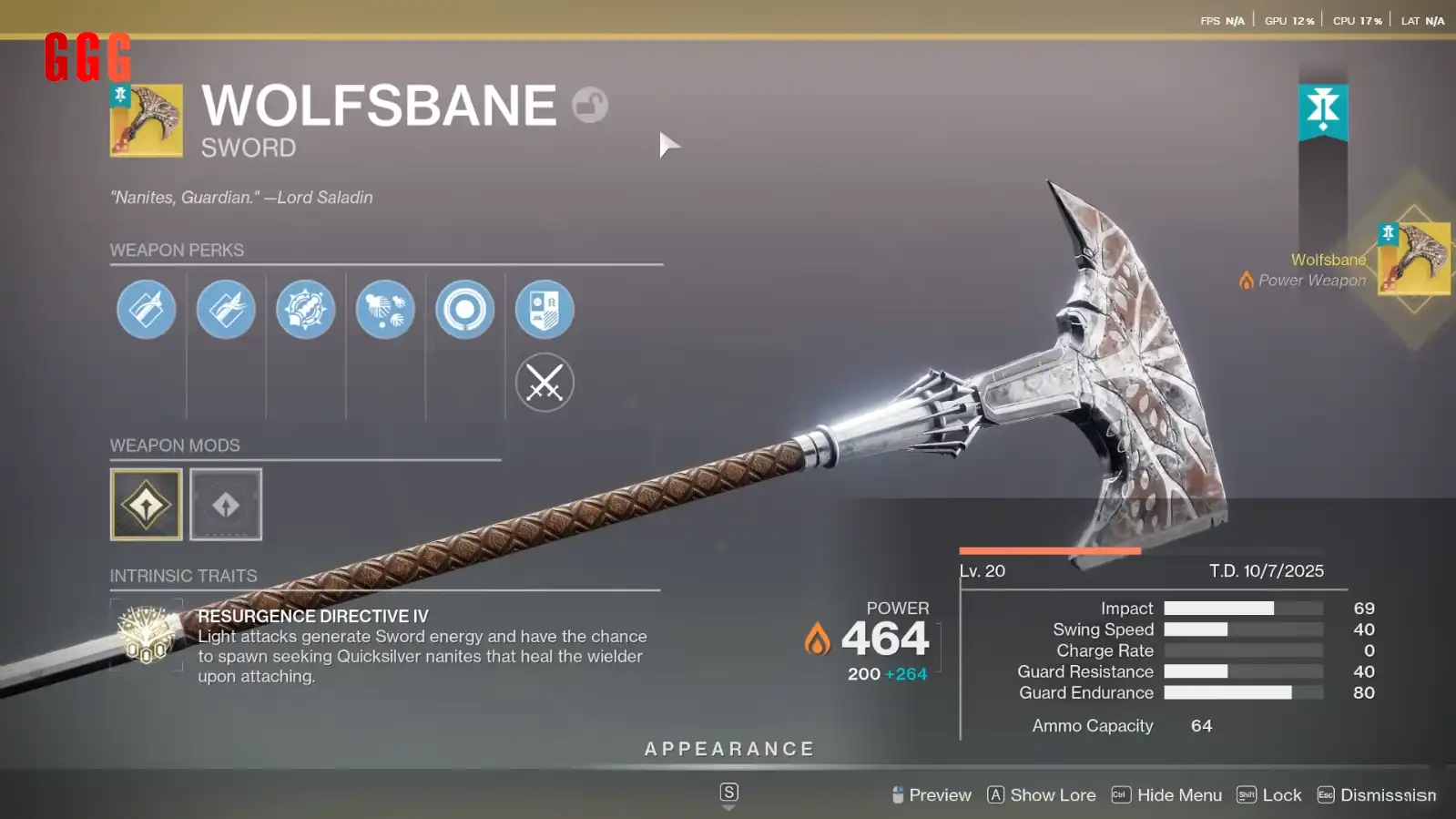Open the shield crest perk icon
The image size is (1456, 819).
(545, 310)
